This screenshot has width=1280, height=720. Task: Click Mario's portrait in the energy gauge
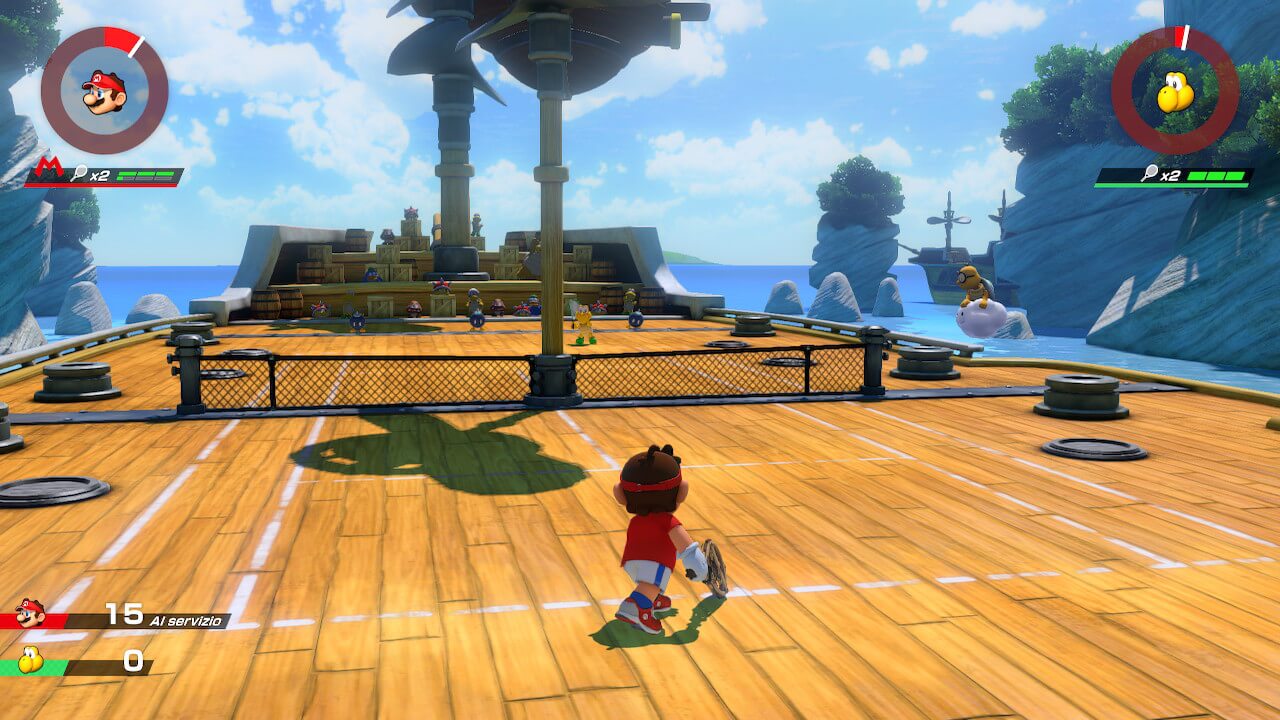104,91
